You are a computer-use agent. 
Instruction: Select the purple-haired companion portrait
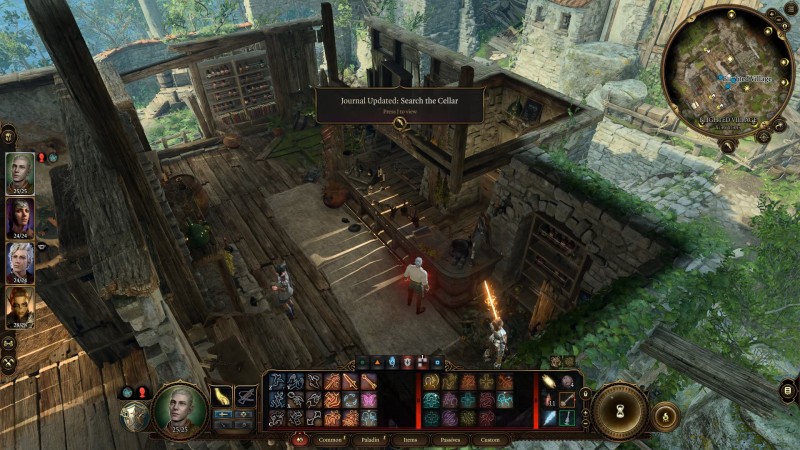[20, 218]
